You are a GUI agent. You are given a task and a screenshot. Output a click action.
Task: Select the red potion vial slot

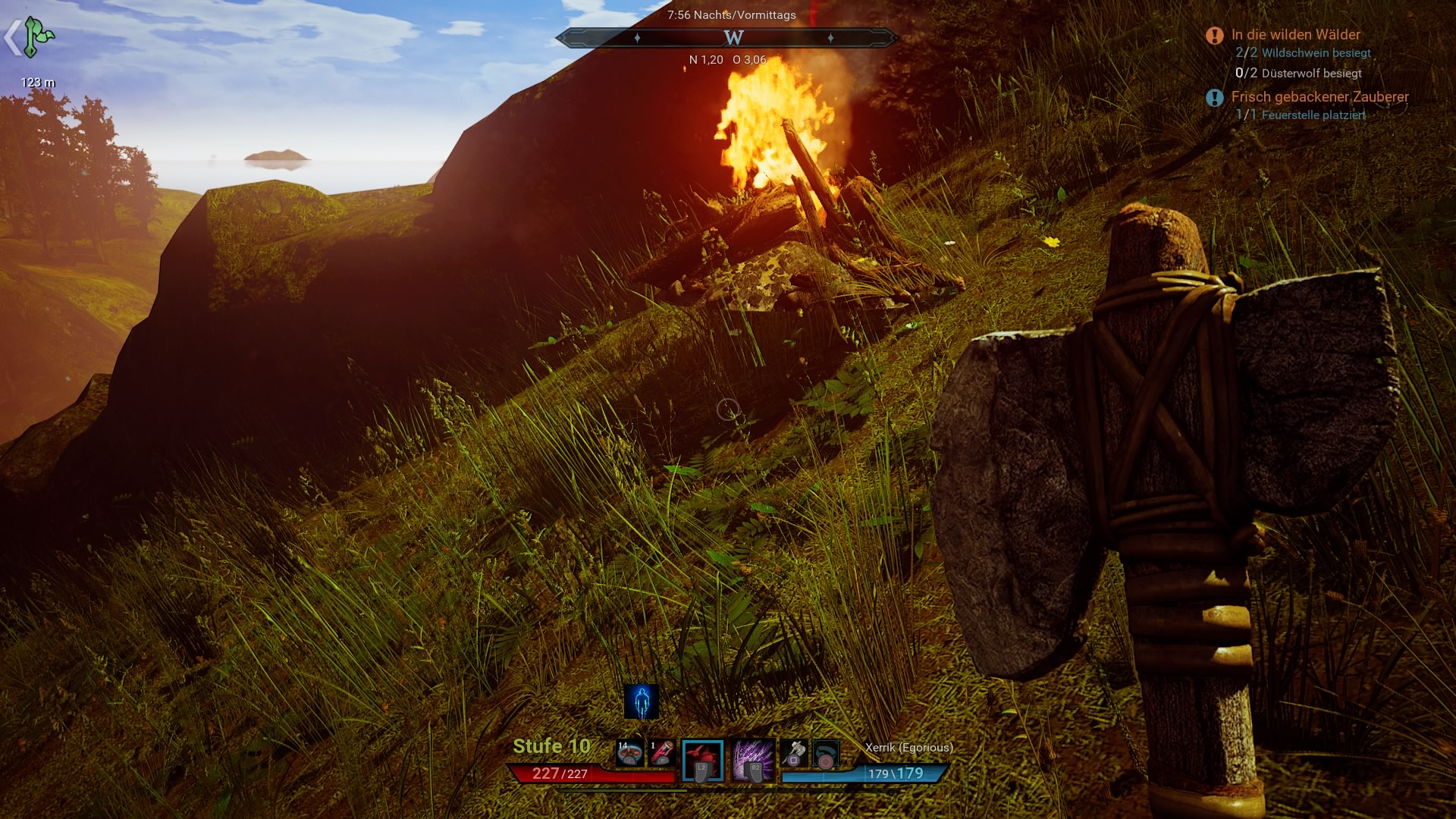pos(661,753)
